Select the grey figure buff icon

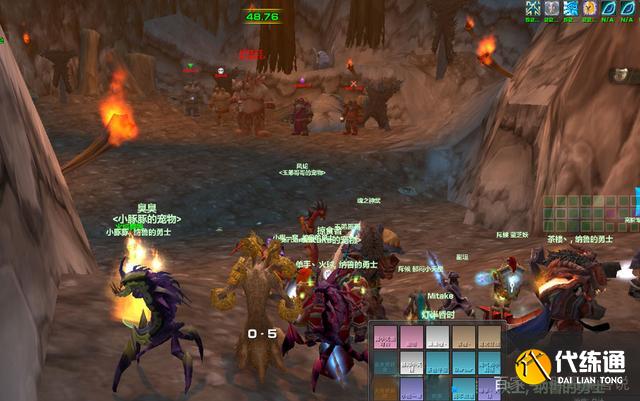(x=552, y=8)
